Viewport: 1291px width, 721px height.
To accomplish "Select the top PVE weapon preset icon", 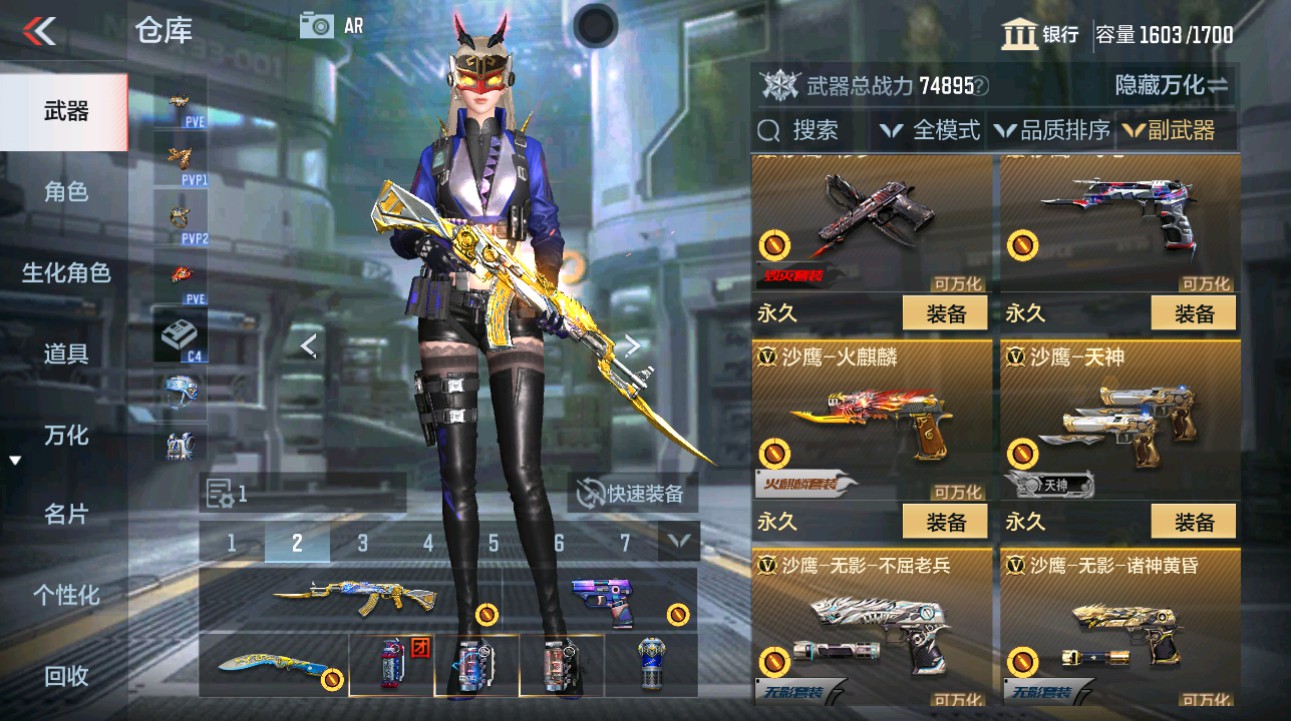I will click(180, 105).
